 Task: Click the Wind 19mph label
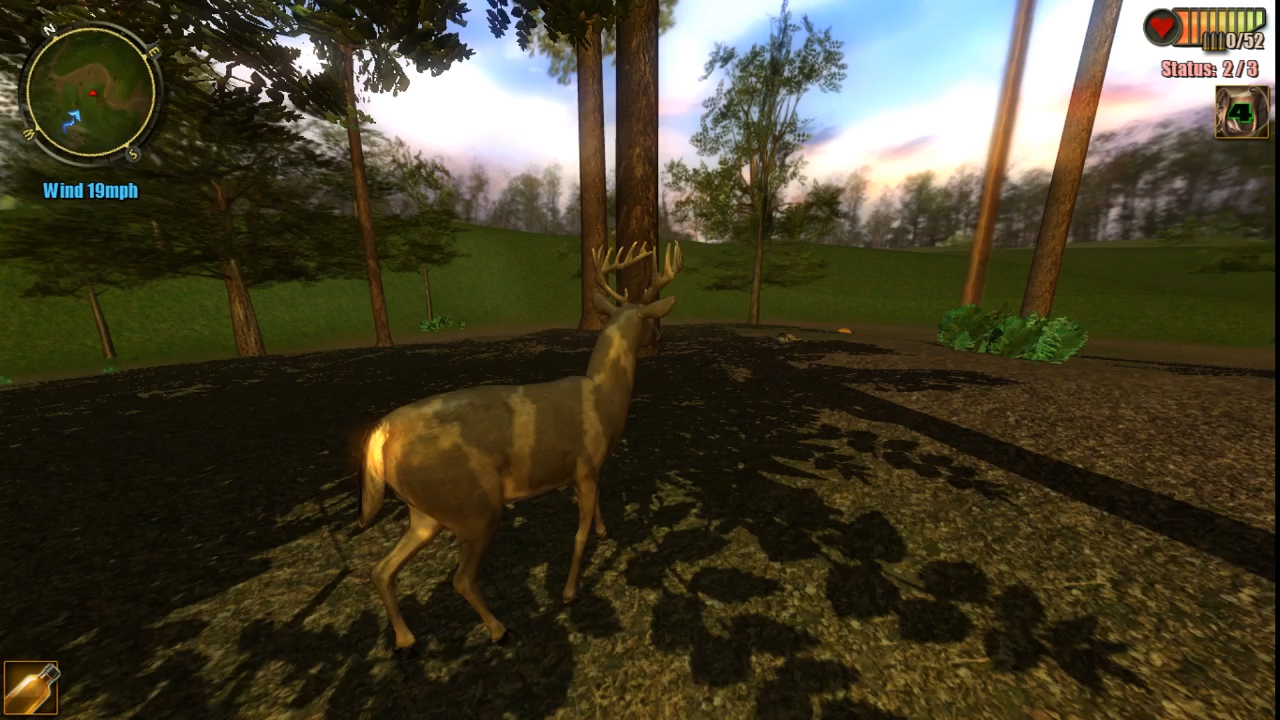[x=90, y=190]
